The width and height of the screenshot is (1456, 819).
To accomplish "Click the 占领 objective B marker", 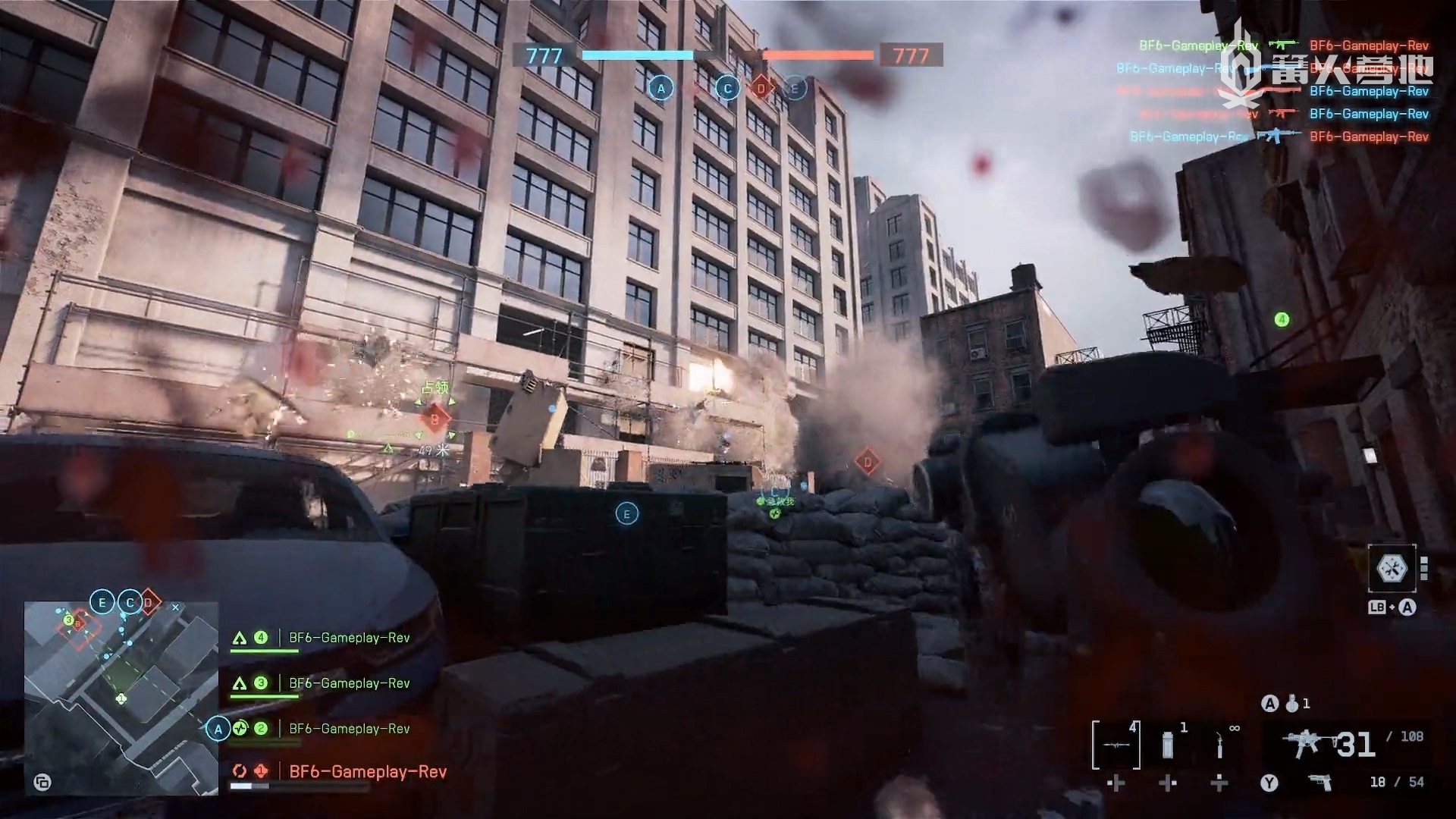I will (435, 418).
